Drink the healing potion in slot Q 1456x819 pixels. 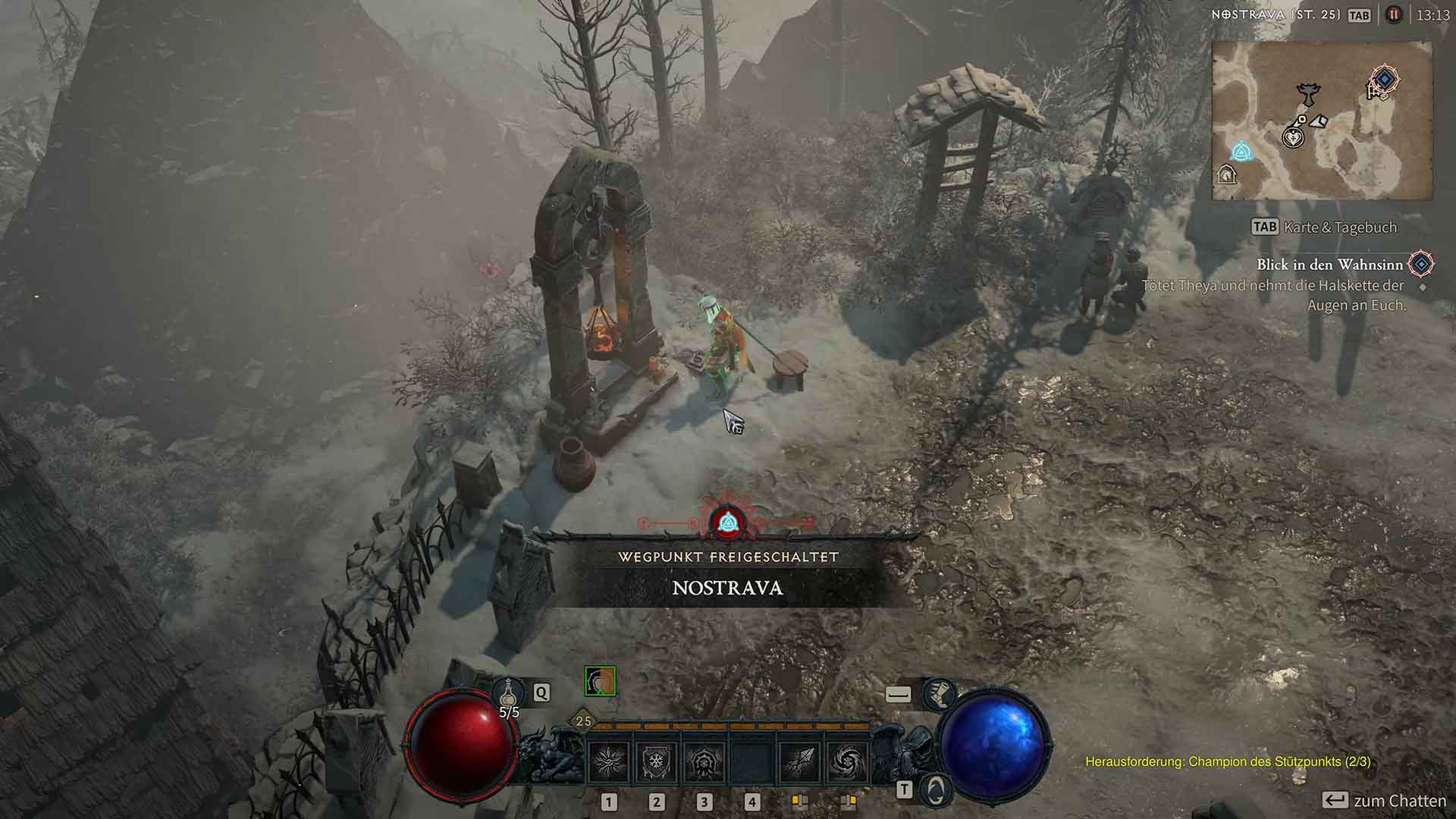tap(508, 692)
